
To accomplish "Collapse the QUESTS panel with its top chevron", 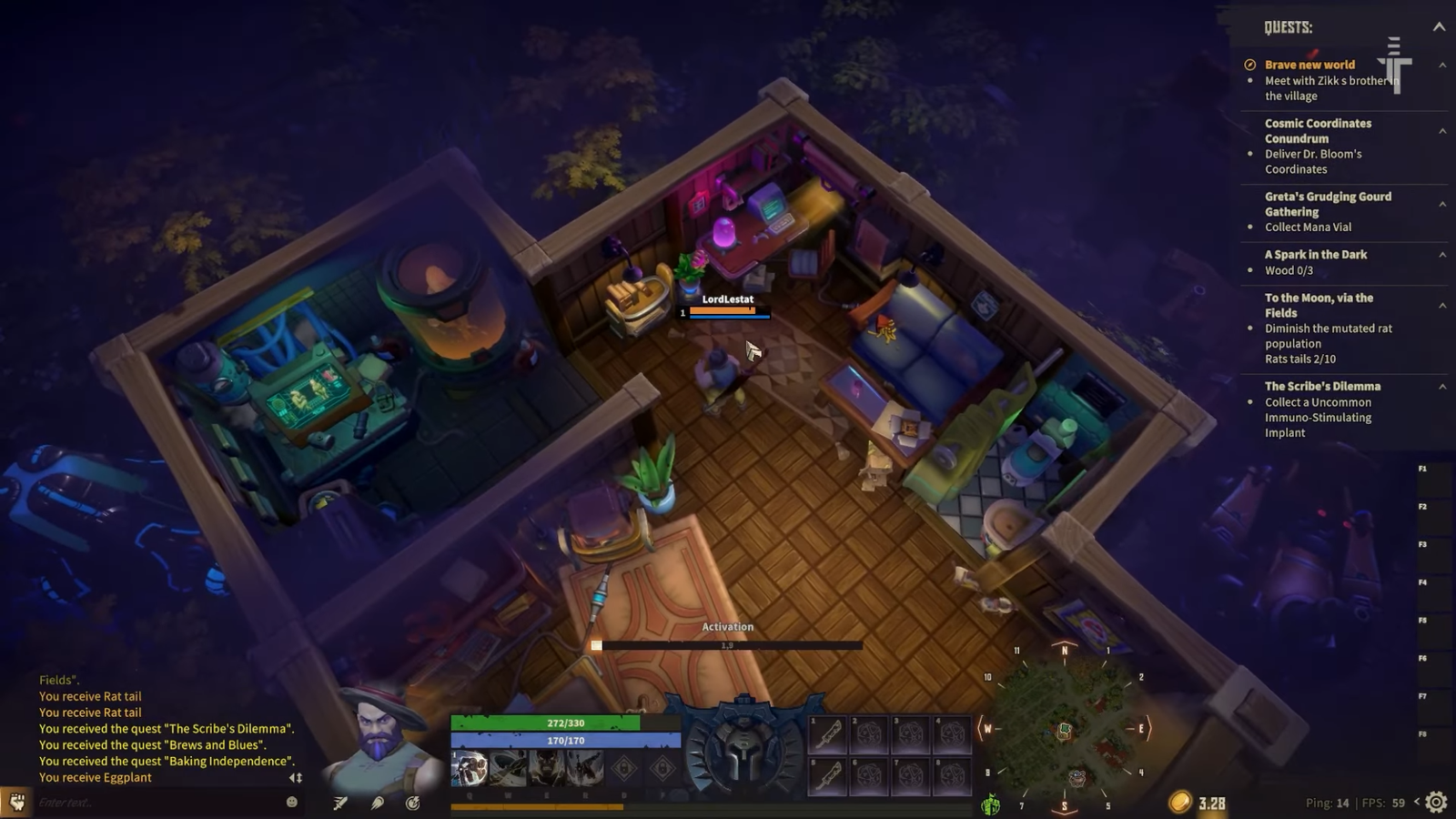I will pyautogui.click(x=1439, y=27).
